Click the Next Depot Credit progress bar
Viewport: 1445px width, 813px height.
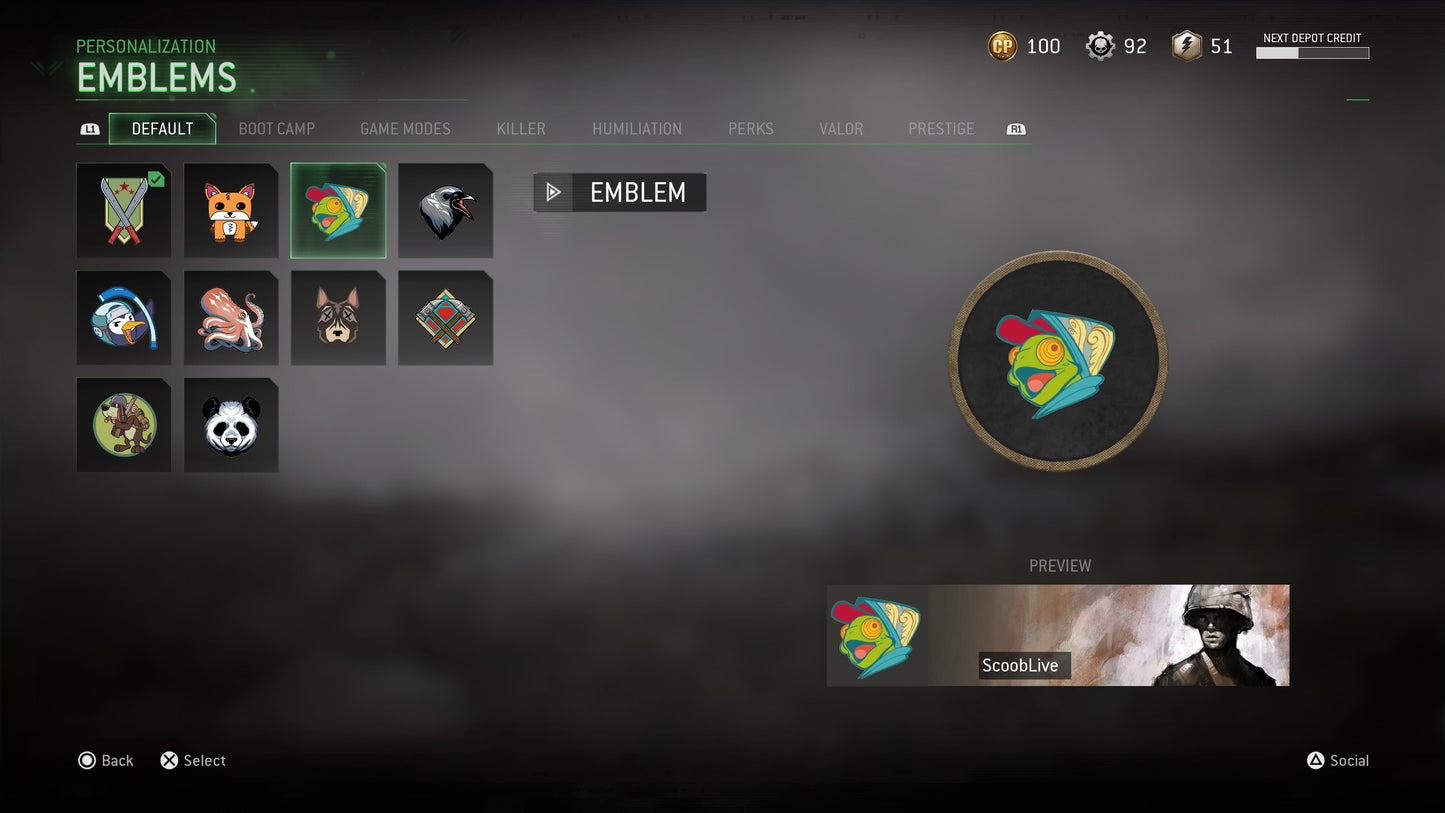tap(1313, 53)
